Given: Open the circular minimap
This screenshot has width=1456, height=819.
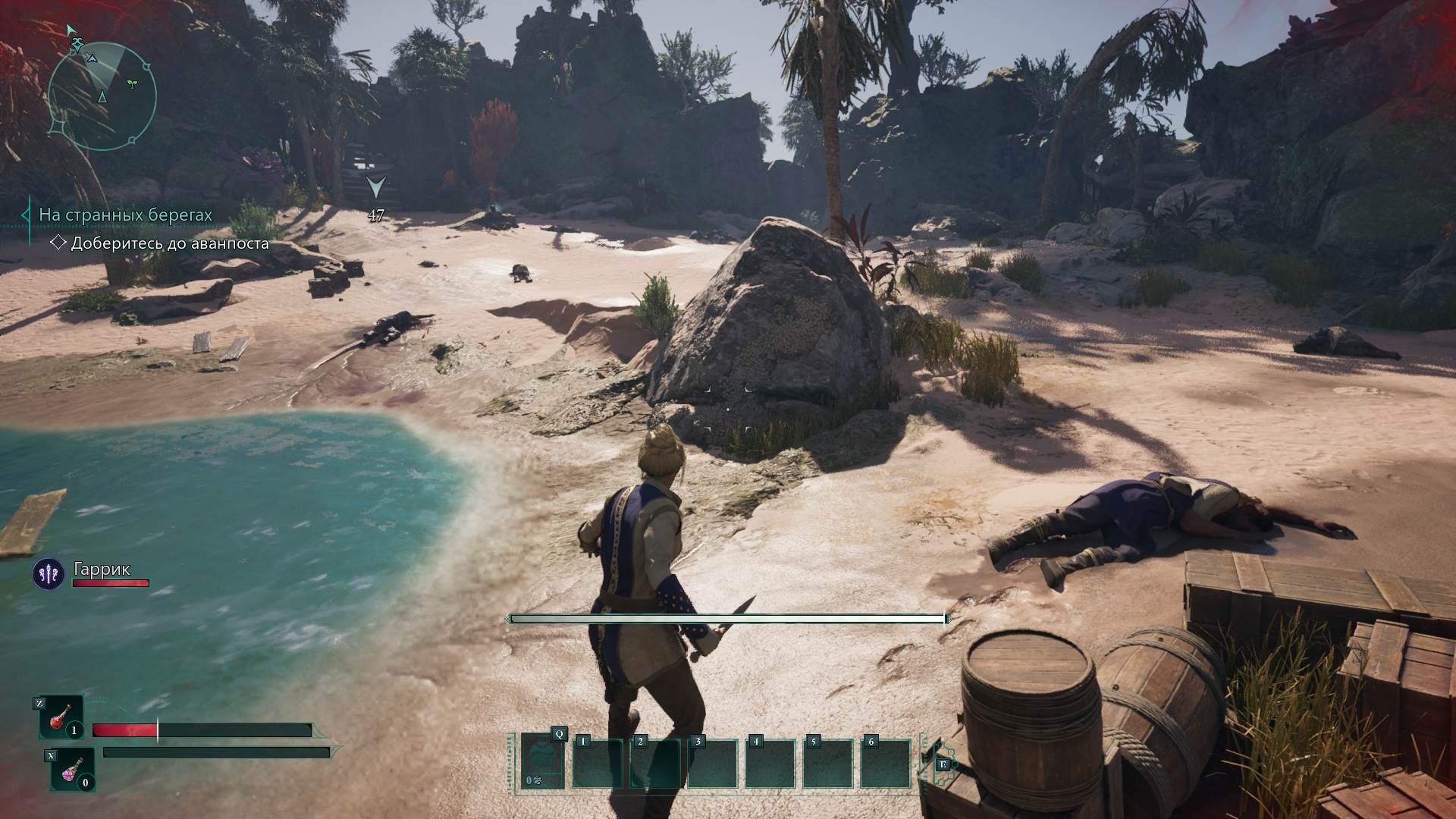Looking at the screenshot, I should (102, 96).
